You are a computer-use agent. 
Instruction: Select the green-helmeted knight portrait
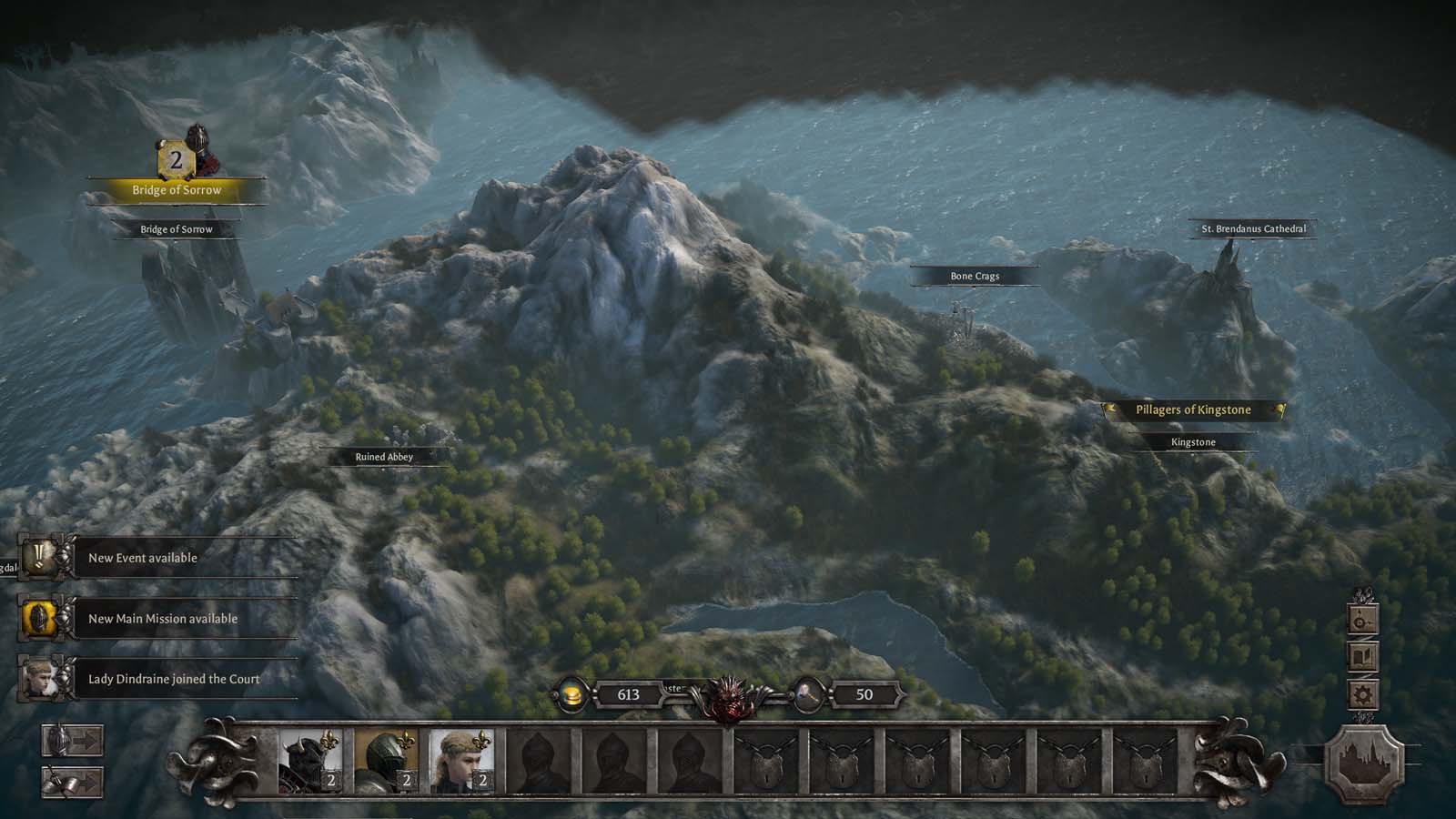point(386,761)
